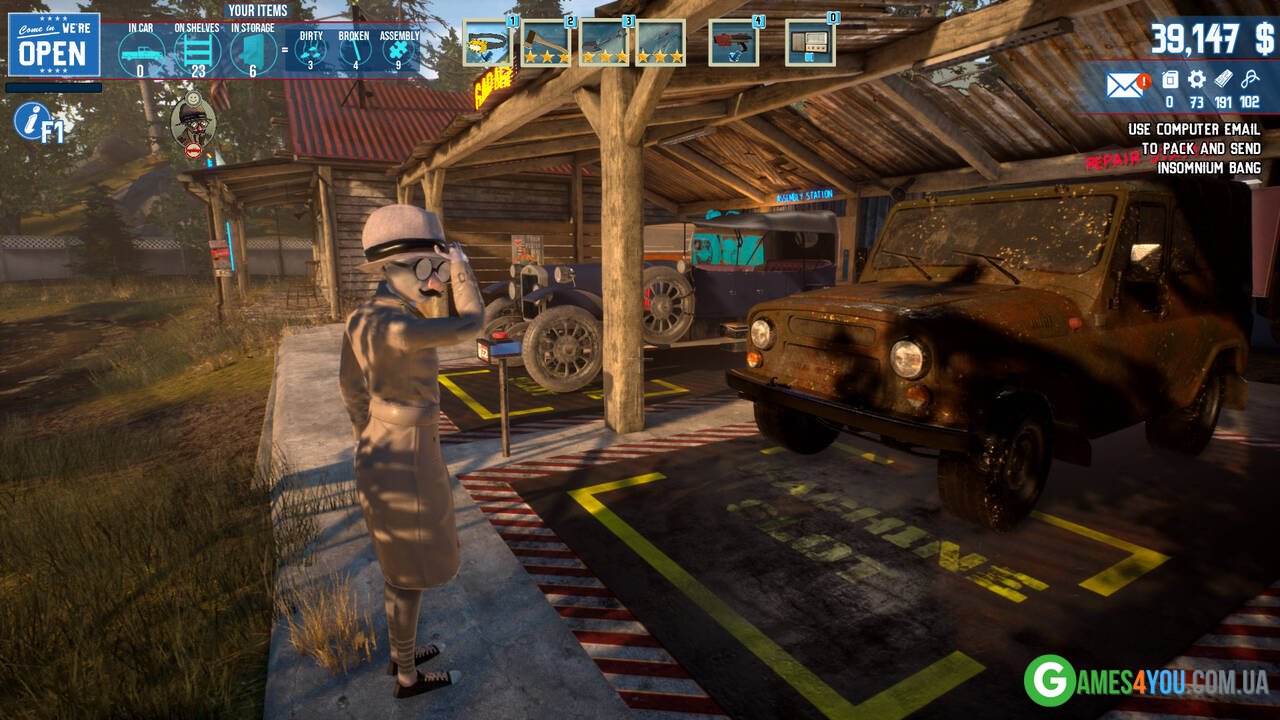
Task: Show items in car
Action: coord(140,52)
